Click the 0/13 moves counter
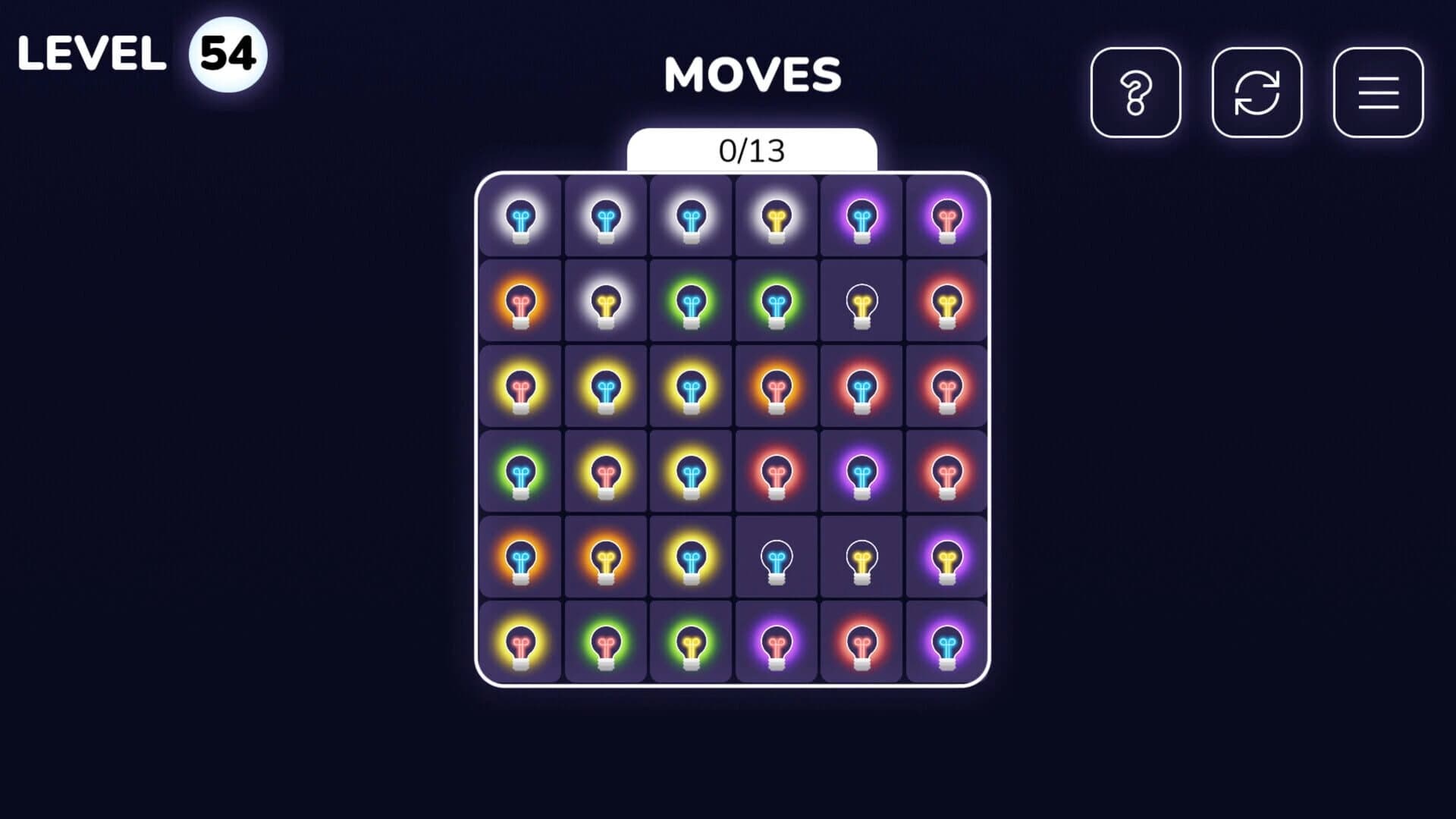1456x819 pixels. [x=752, y=150]
